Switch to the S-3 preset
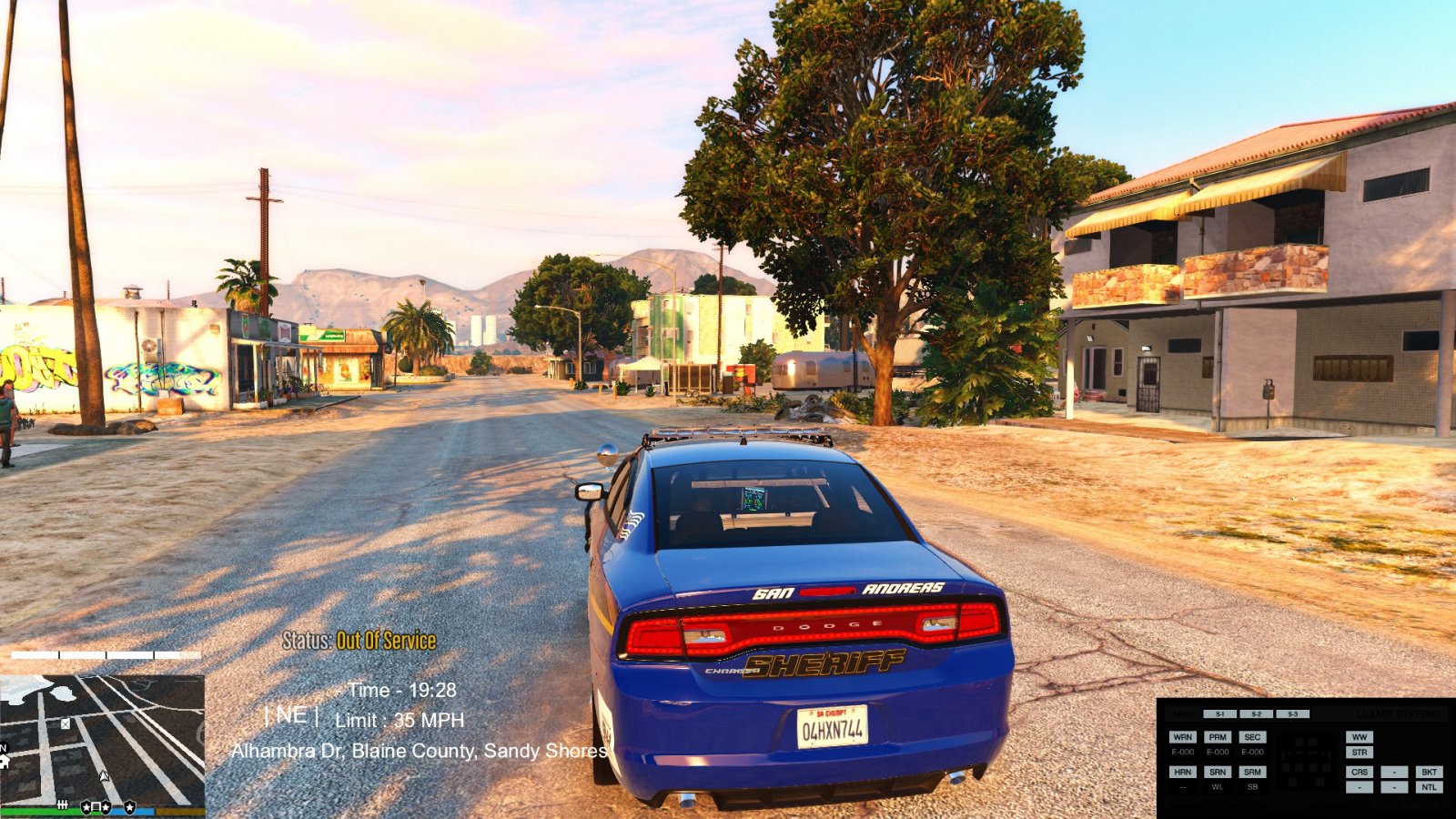This screenshot has height=819, width=1456. [x=1292, y=714]
